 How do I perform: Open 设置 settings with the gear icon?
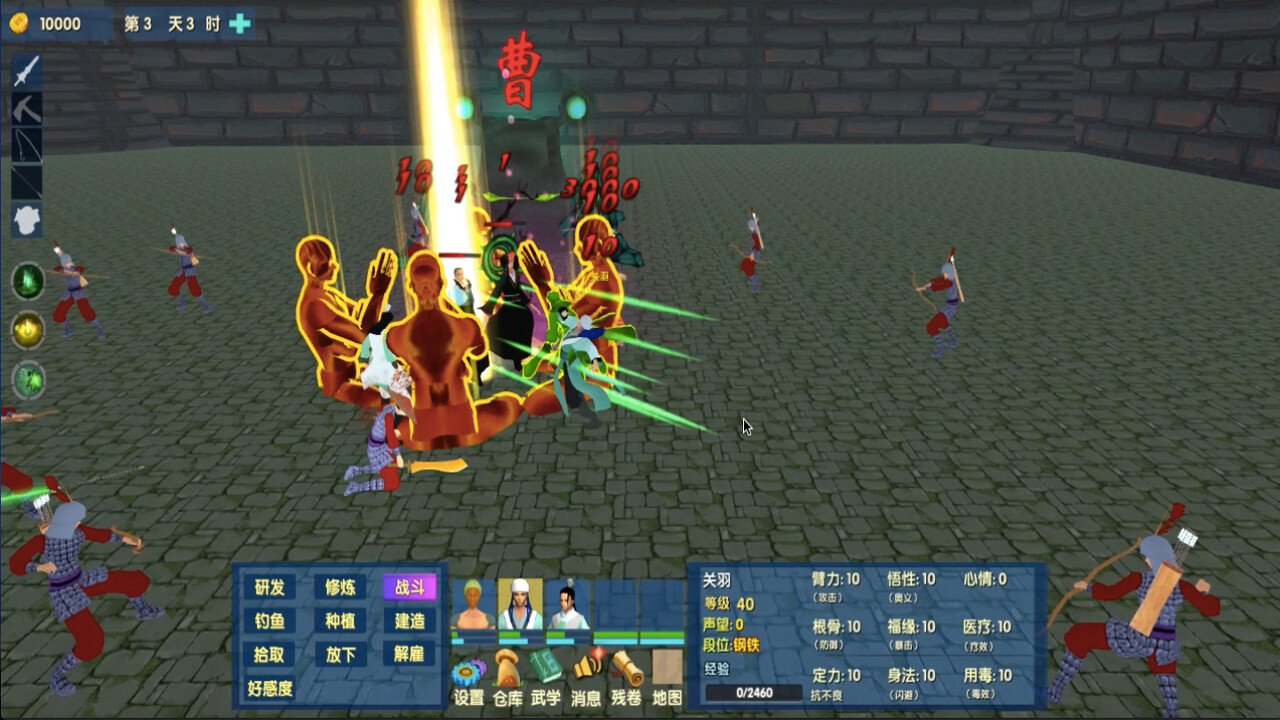pos(466,670)
